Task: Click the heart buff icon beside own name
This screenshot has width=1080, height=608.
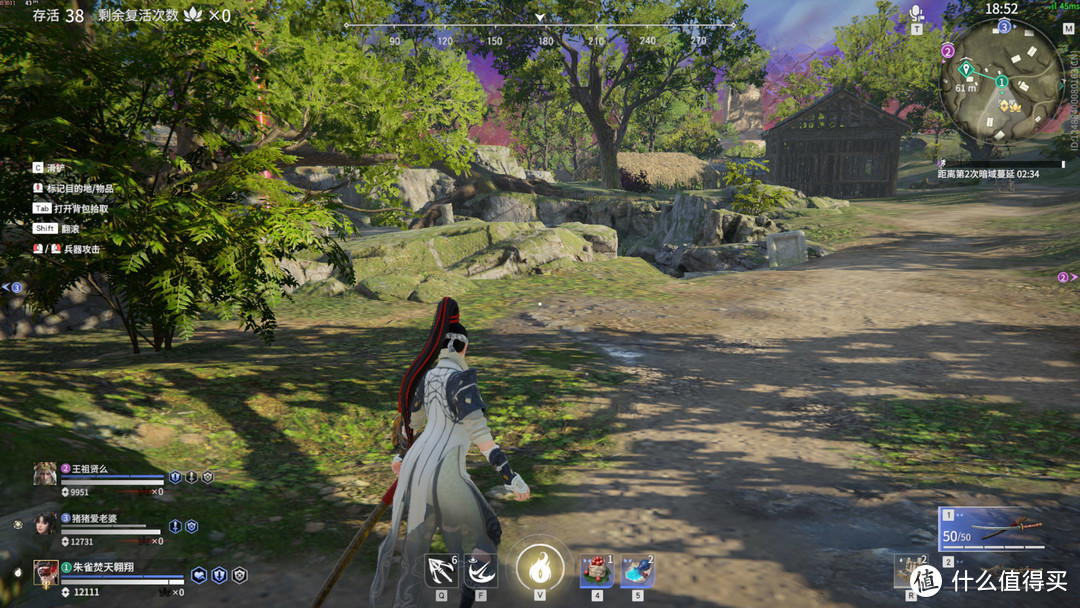Action: point(199,575)
